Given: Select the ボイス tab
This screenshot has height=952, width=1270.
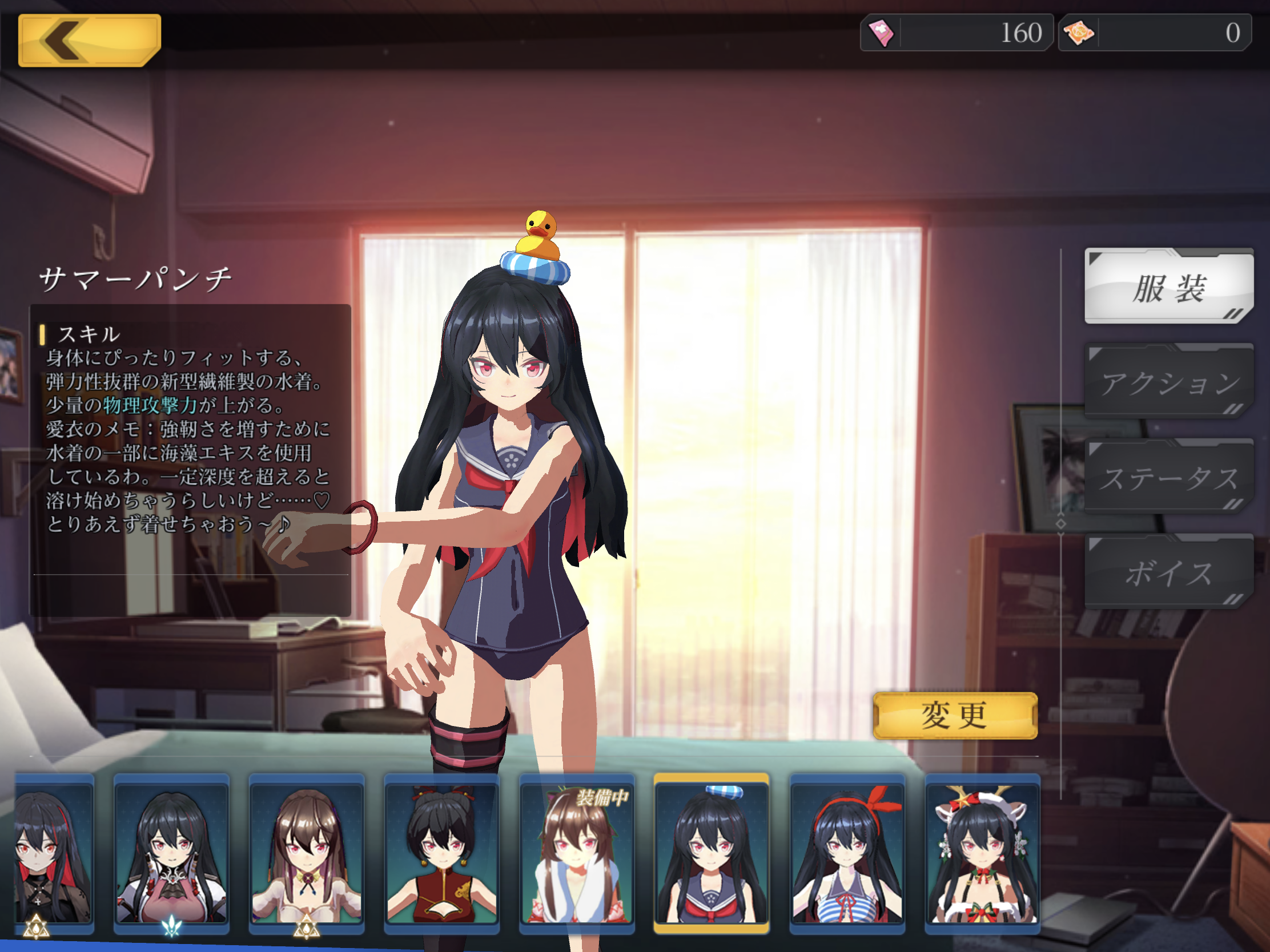Looking at the screenshot, I should coord(1168,572).
